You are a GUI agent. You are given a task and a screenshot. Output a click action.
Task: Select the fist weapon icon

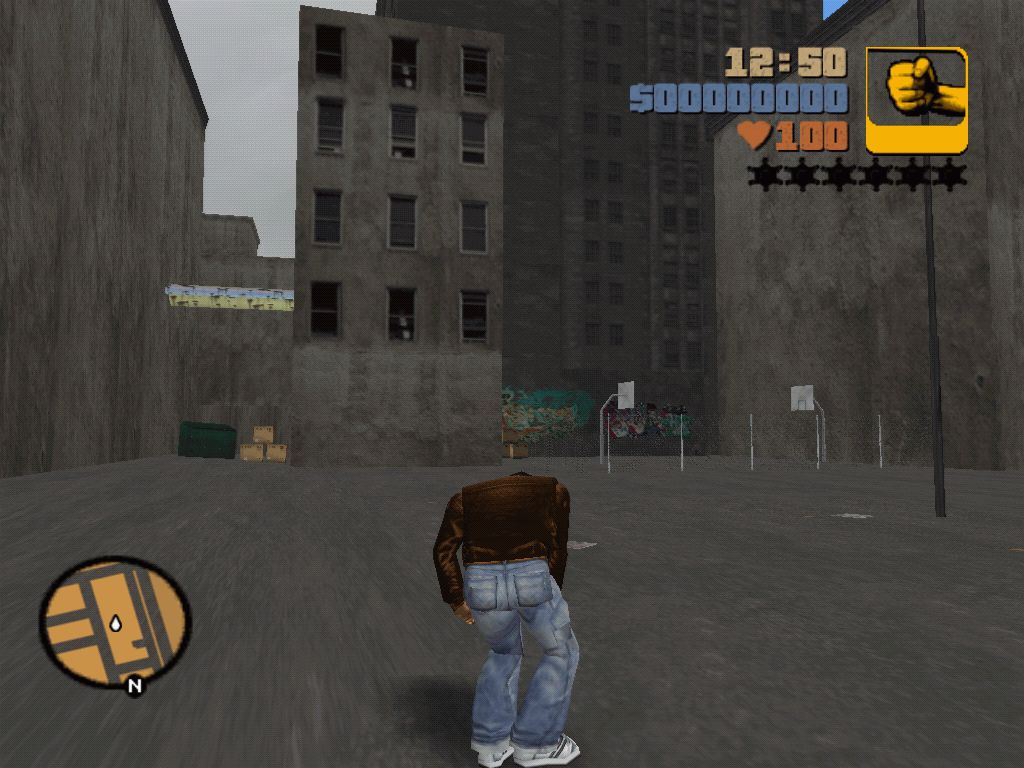[x=916, y=100]
